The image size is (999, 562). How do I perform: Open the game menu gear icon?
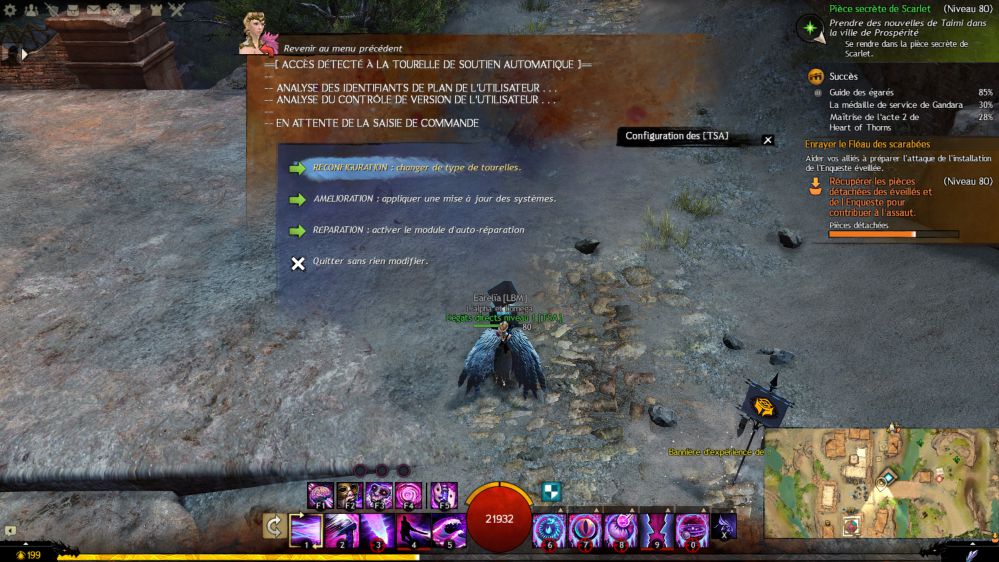10,9
